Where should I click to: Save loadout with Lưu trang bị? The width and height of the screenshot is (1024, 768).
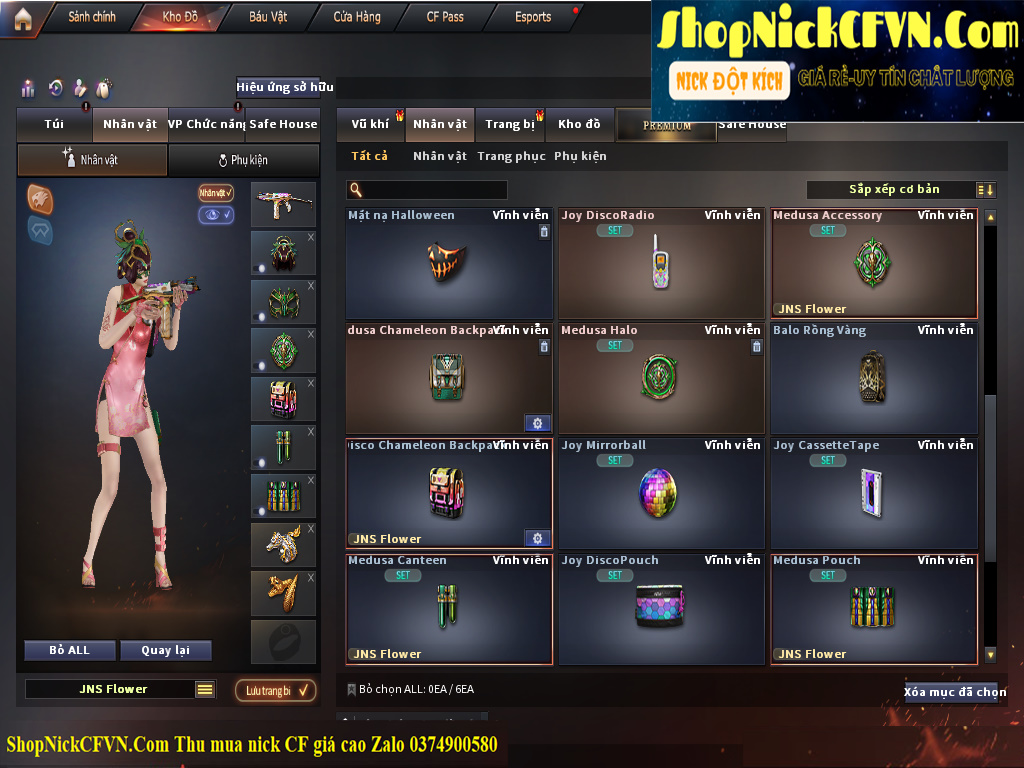click(x=275, y=690)
